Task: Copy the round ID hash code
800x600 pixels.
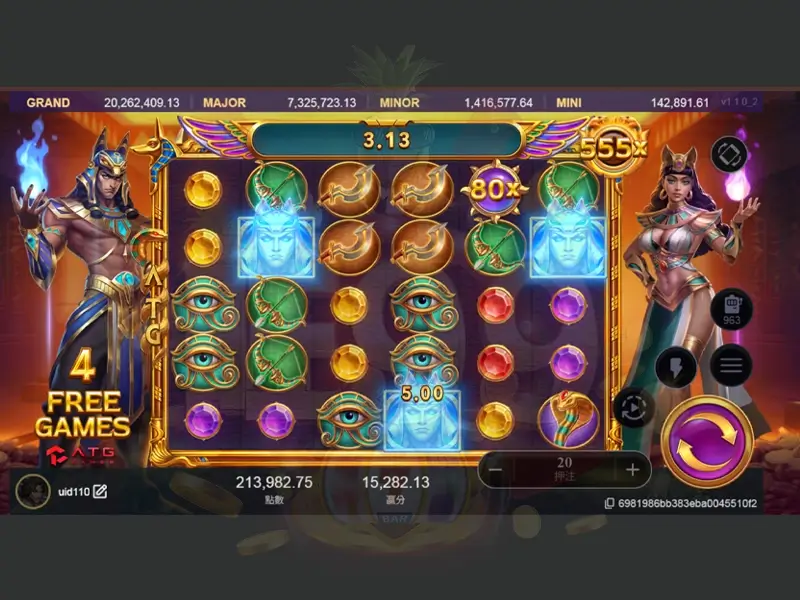Action: pos(609,503)
